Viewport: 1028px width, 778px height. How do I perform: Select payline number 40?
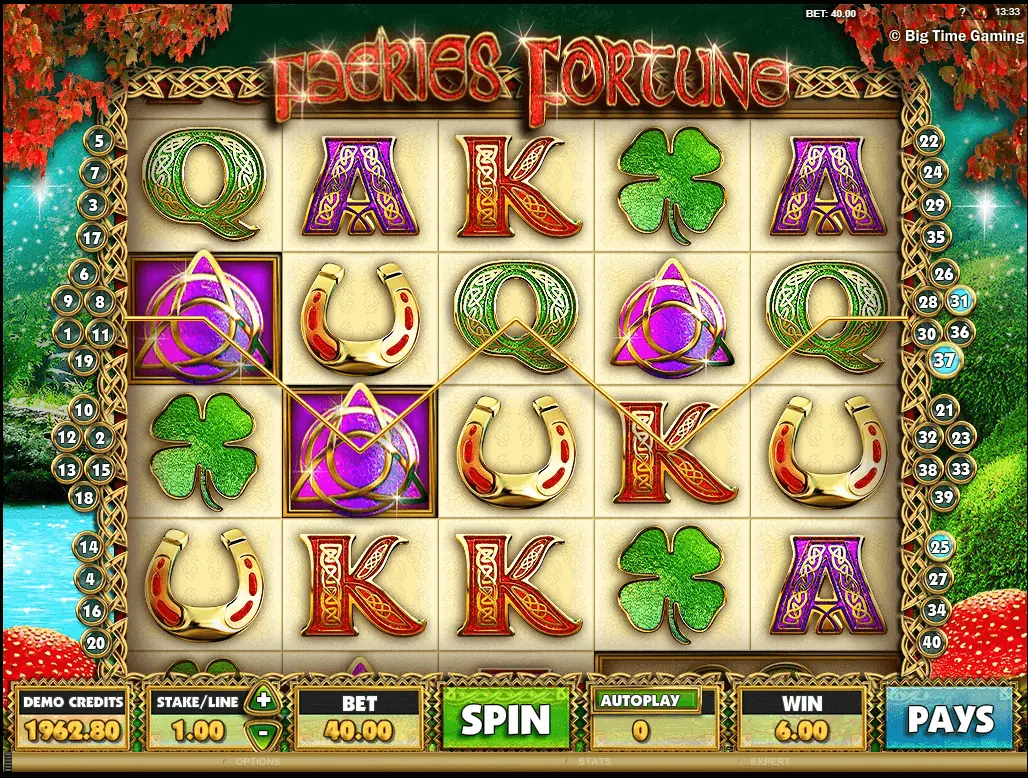934,642
